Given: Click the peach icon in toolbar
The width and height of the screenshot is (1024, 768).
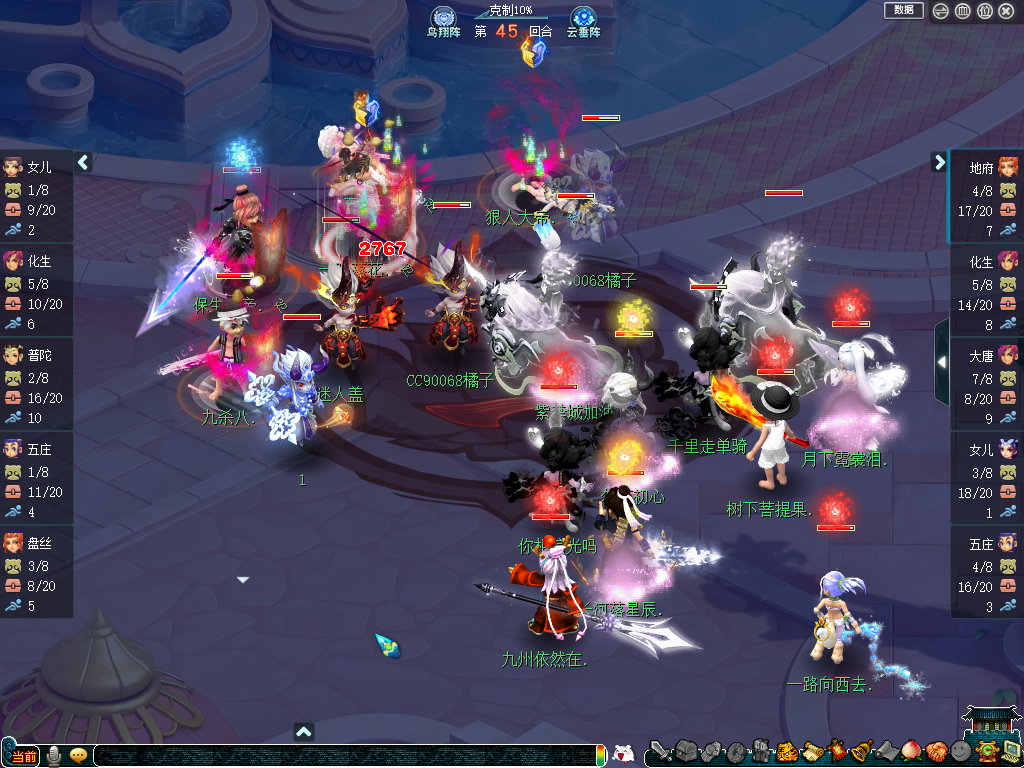Looking at the screenshot, I should click(x=911, y=750).
